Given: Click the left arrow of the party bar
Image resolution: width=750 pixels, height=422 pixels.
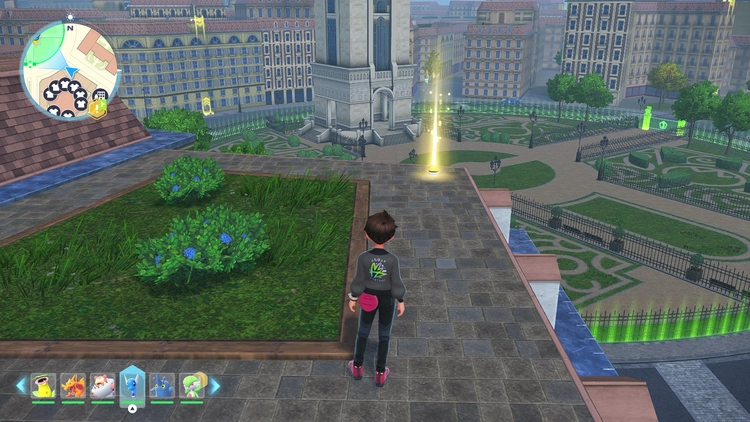Looking at the screenshot, I should pyautogui.click(x=20, y=385).
